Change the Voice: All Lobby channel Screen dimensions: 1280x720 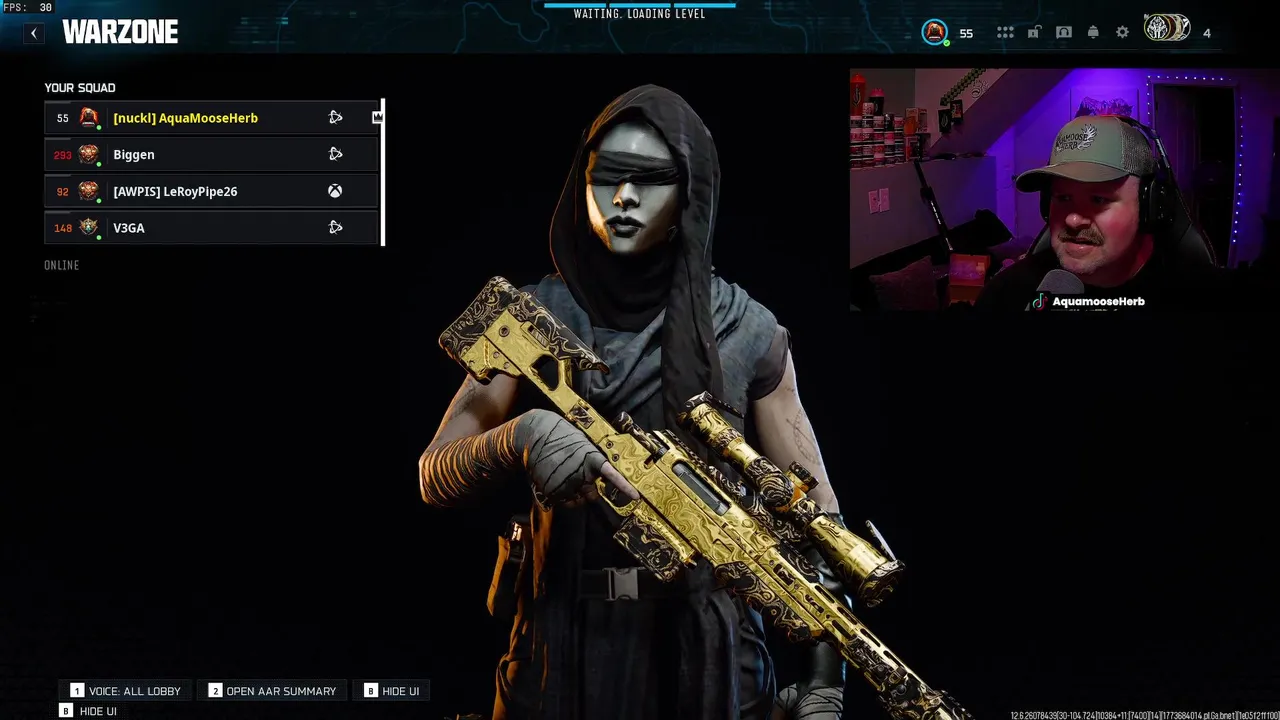126,691
